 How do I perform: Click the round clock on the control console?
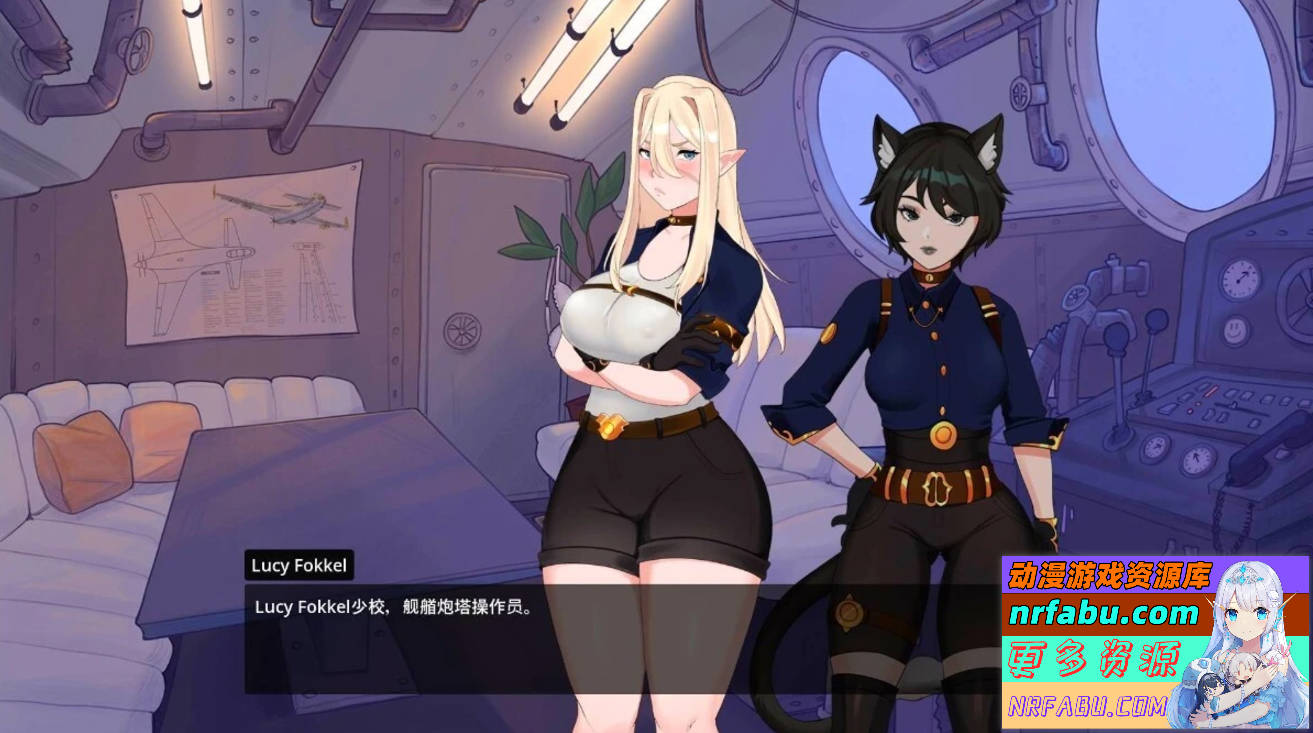pos(1239,281)
